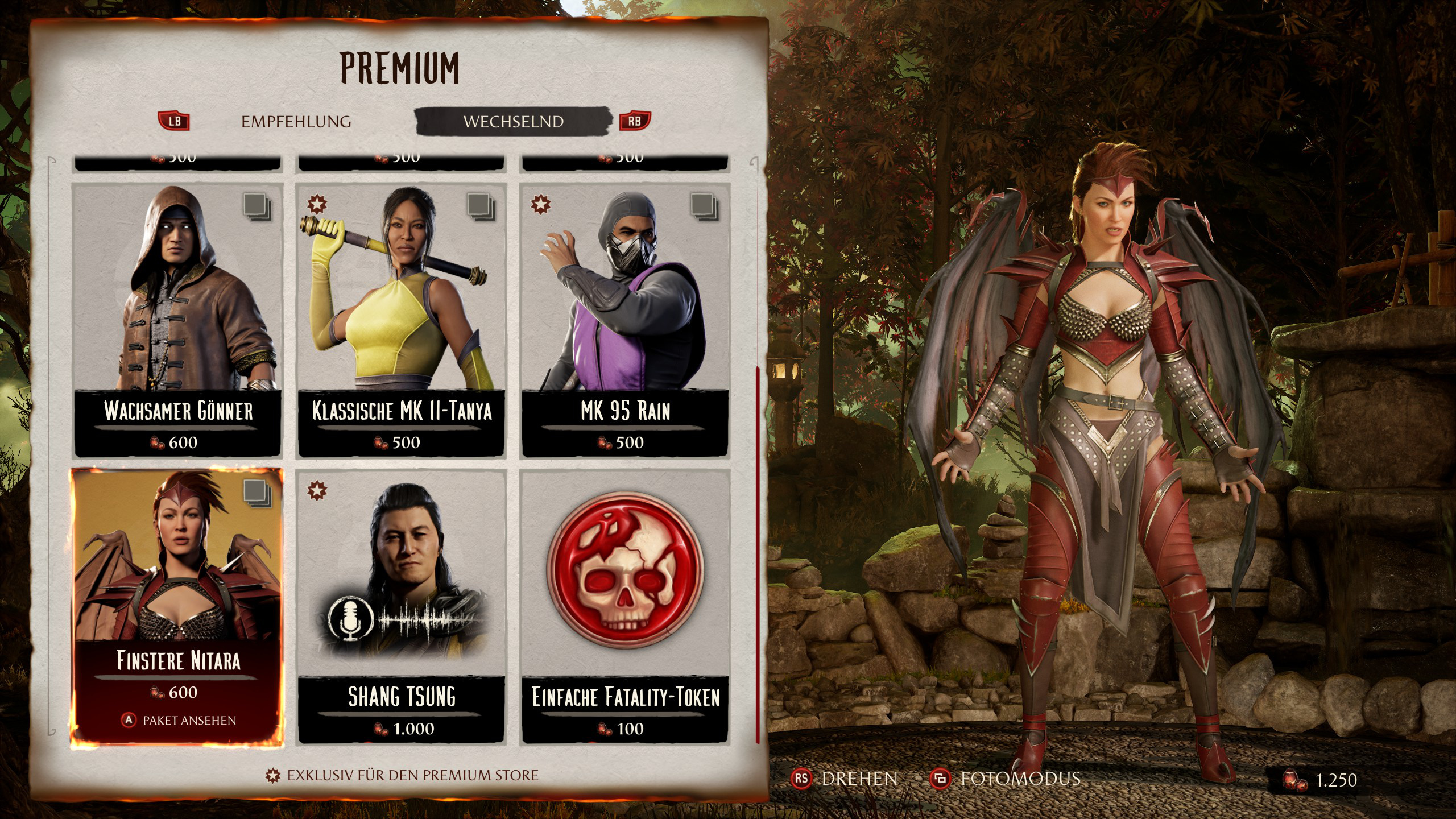Open the Klassische MK II-Tanya offer
The height and width of the screenshot is (819, 1456).
pyautogui.click(x=401, y=320)
